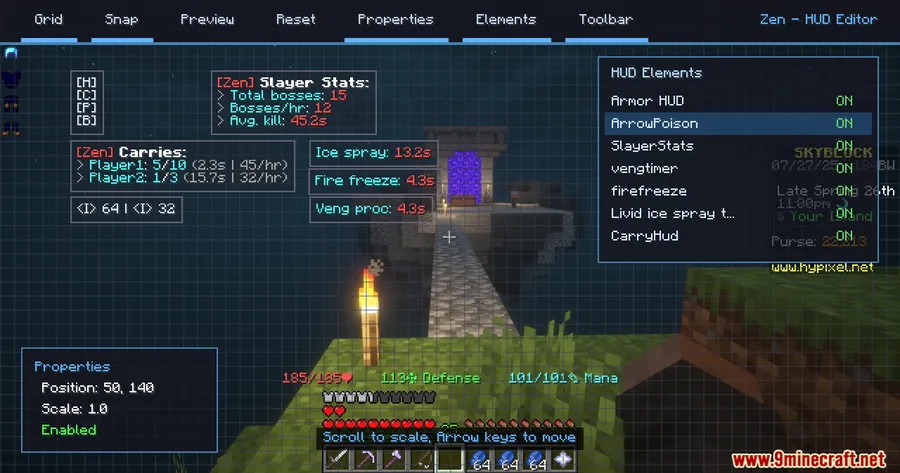Select the Fire freeze timer widget
Viewport: 900px width, 473px height.
coord(373,181)
